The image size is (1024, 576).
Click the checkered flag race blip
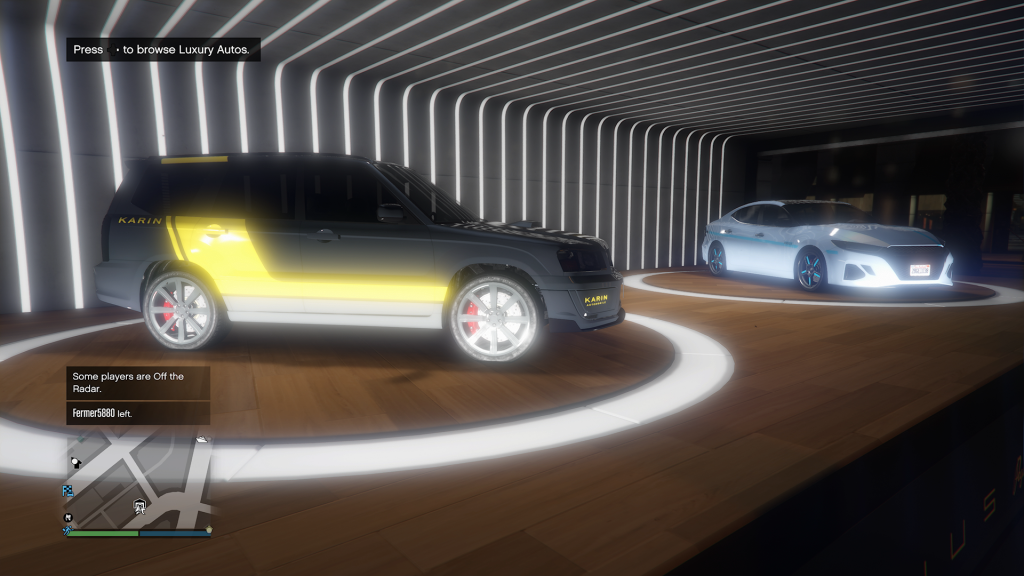point(68,490)
